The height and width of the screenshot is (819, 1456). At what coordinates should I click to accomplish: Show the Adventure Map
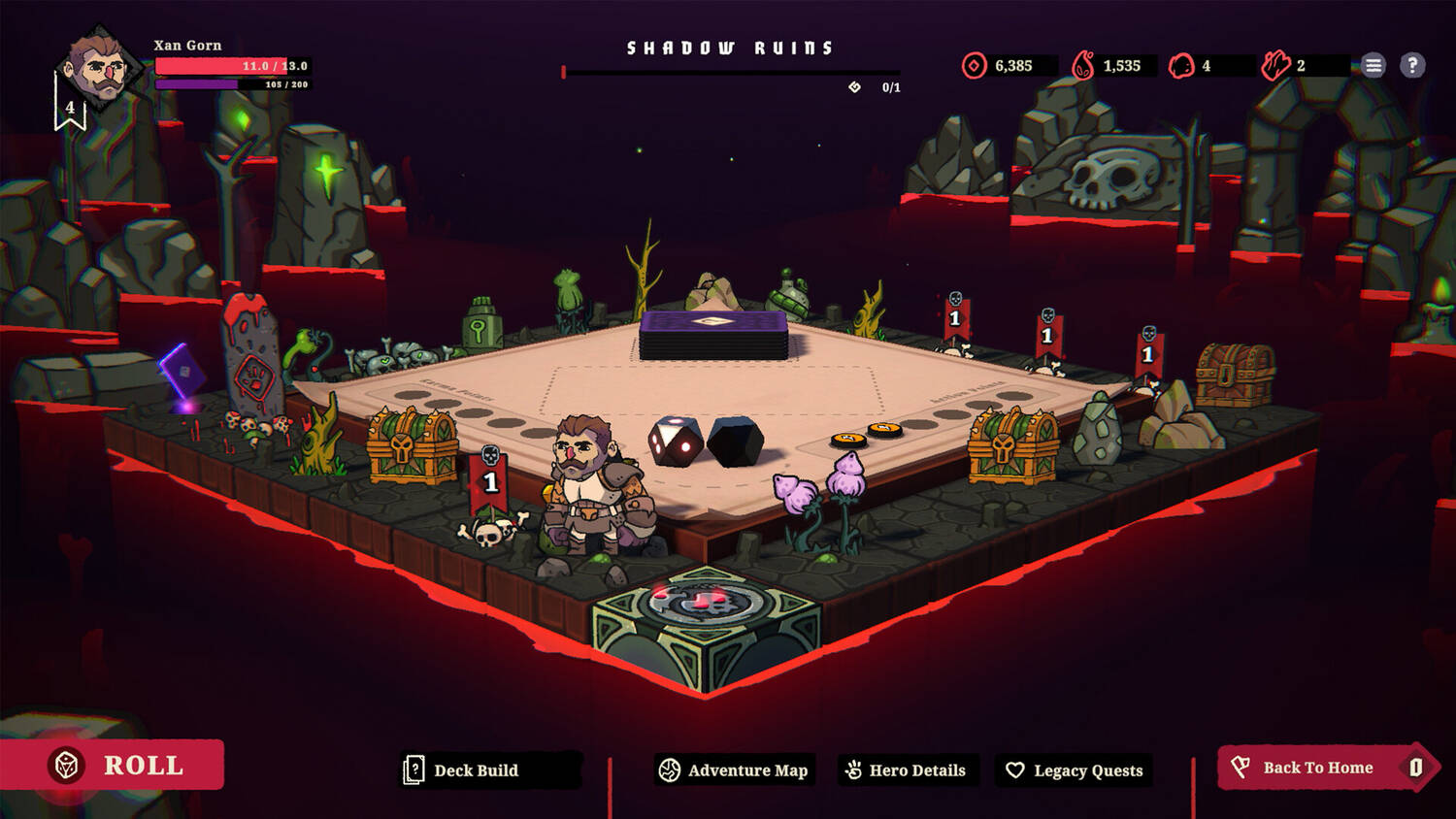tap(735, 770)
